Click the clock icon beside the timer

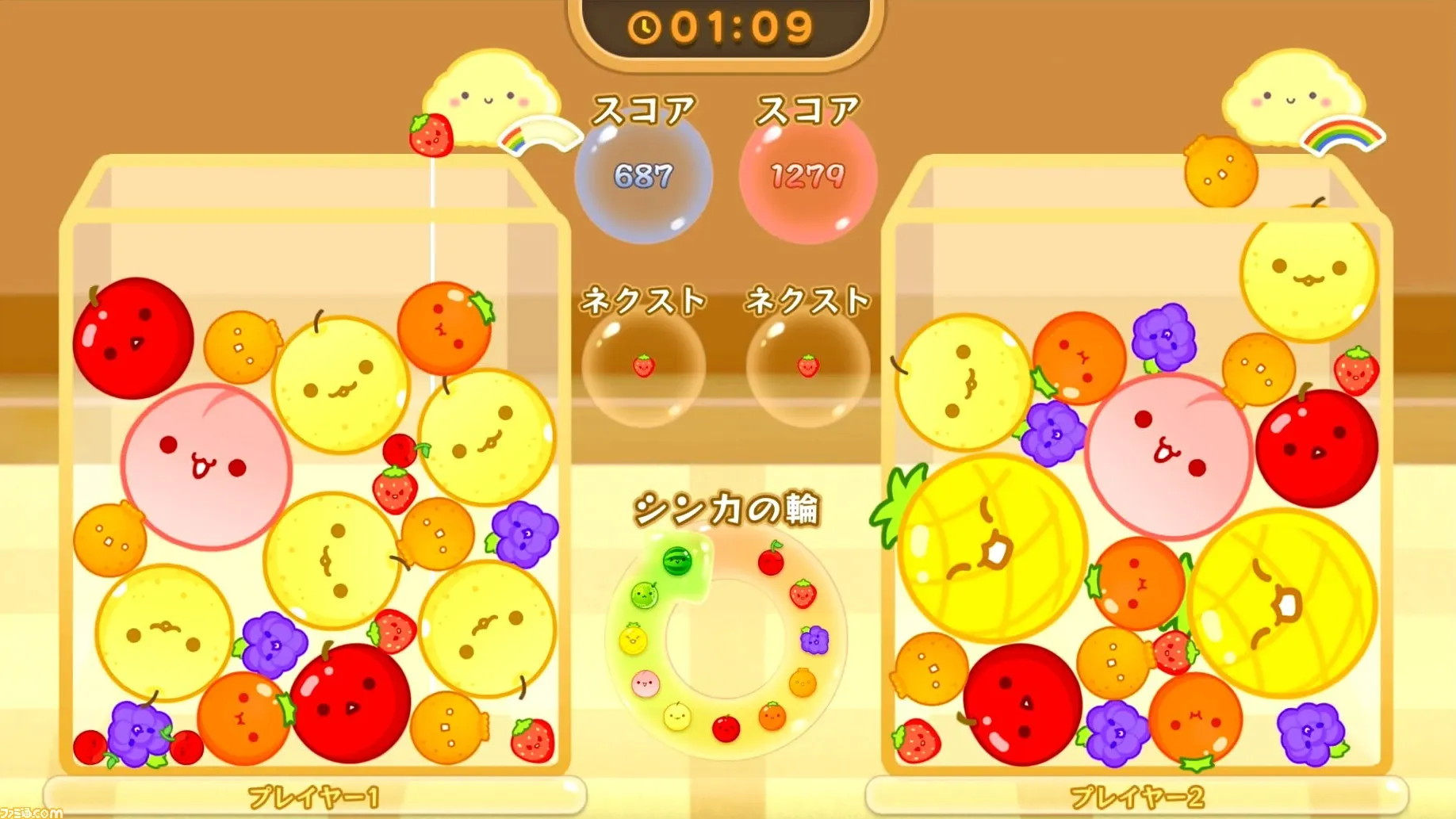click(x=644, y=26)
